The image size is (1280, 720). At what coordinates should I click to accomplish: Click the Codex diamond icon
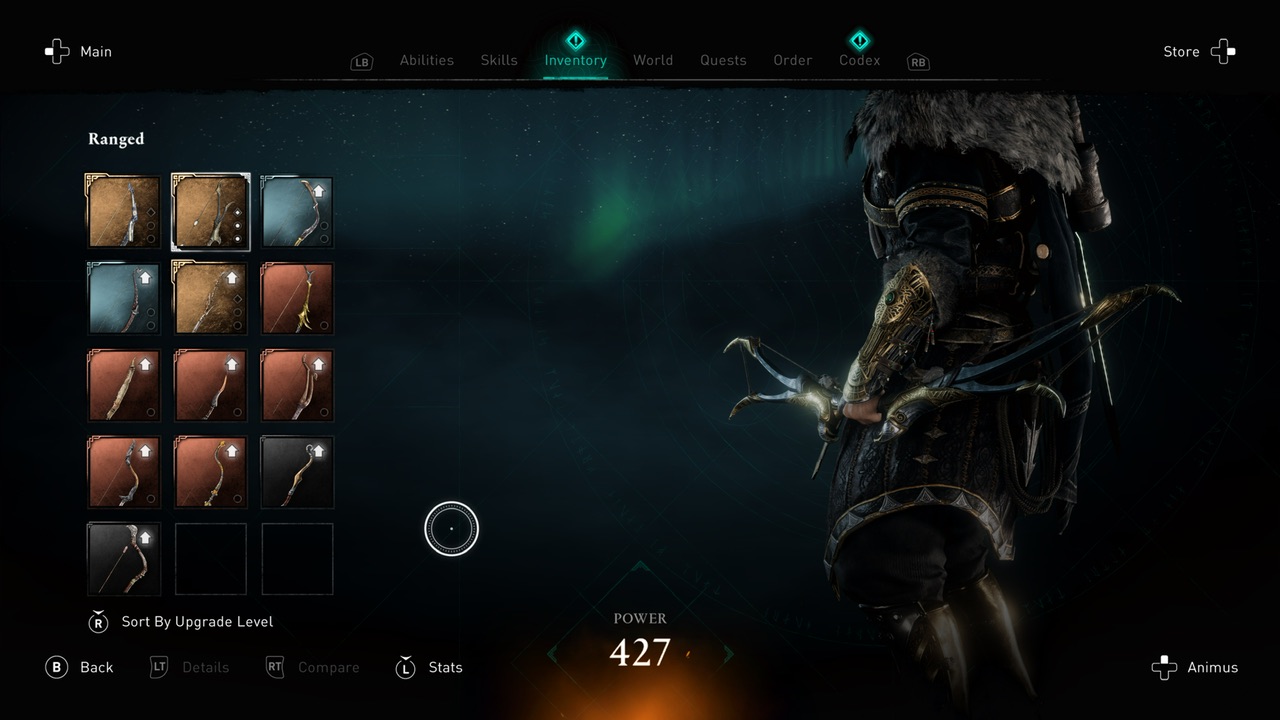point(859,41)
